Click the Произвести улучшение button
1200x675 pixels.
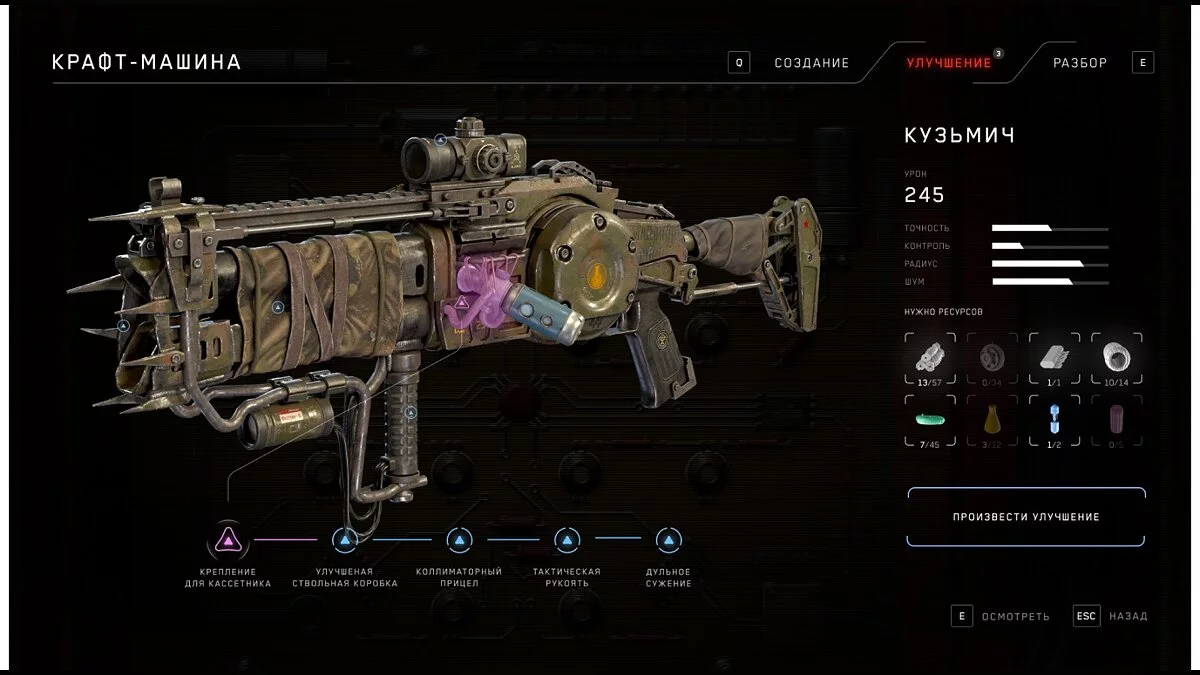[1026, 517]
